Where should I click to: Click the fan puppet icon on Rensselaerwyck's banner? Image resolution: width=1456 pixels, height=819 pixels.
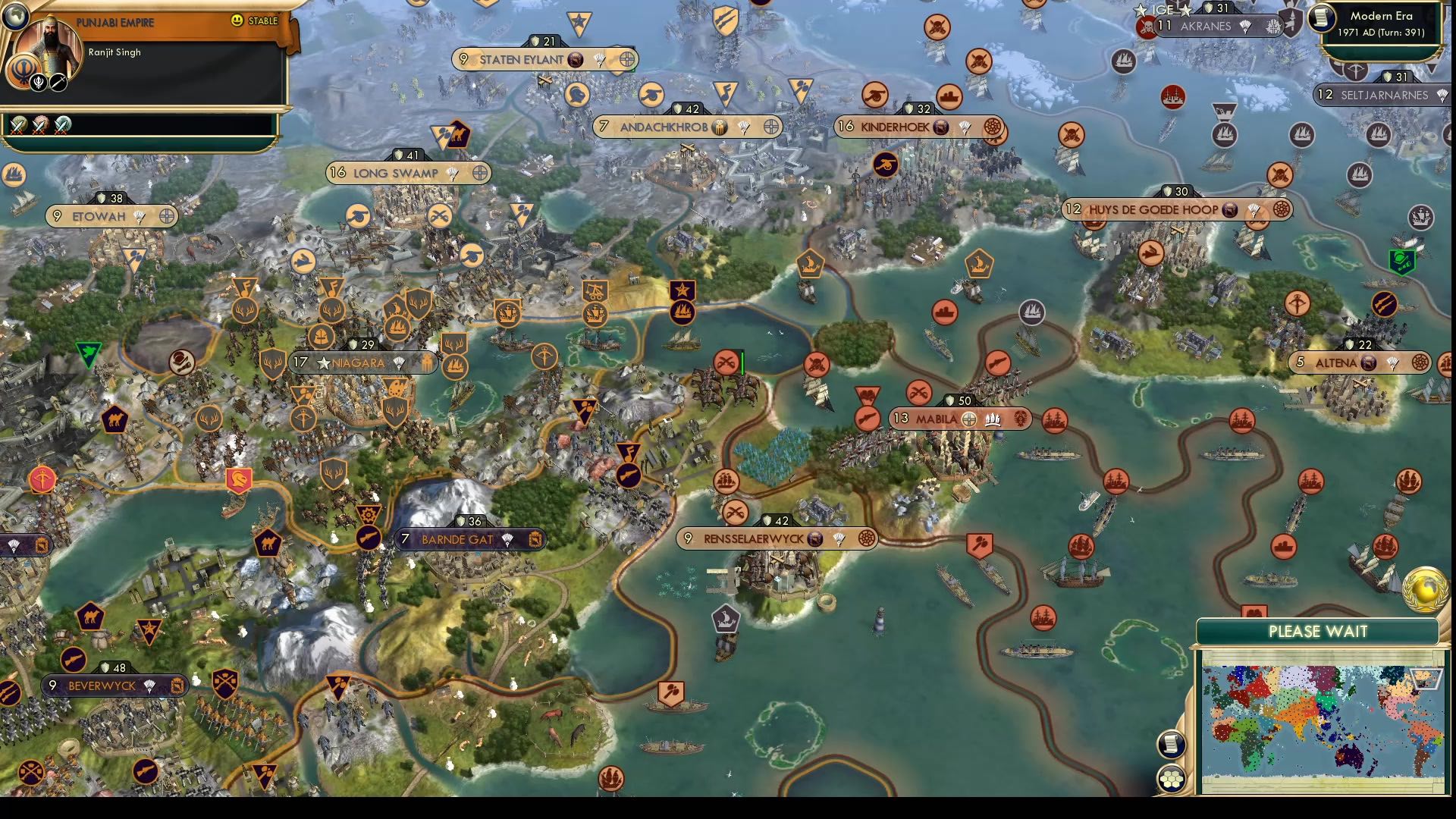pos(838,539)
